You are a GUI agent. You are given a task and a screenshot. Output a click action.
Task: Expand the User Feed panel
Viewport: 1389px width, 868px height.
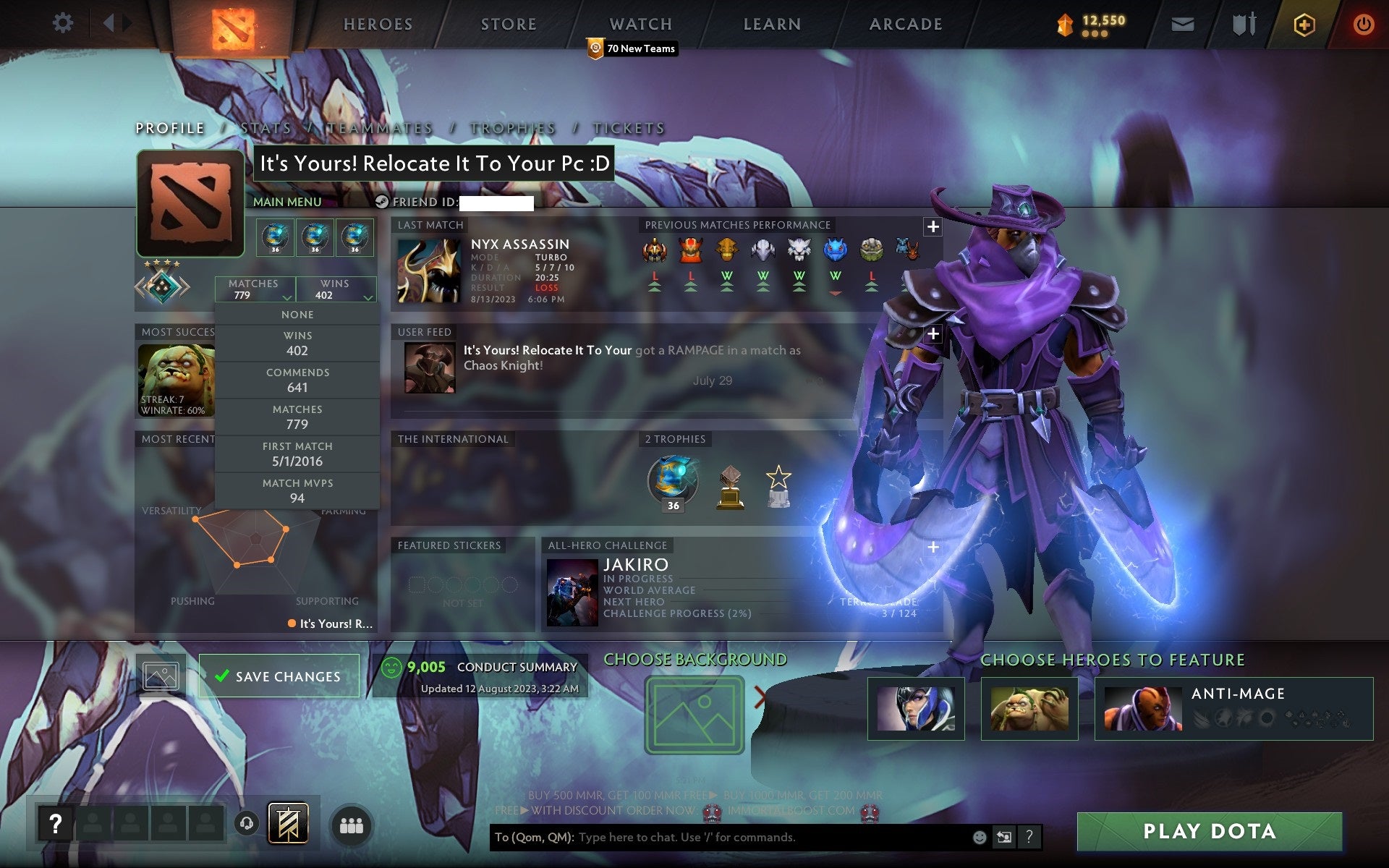[933, 333]
